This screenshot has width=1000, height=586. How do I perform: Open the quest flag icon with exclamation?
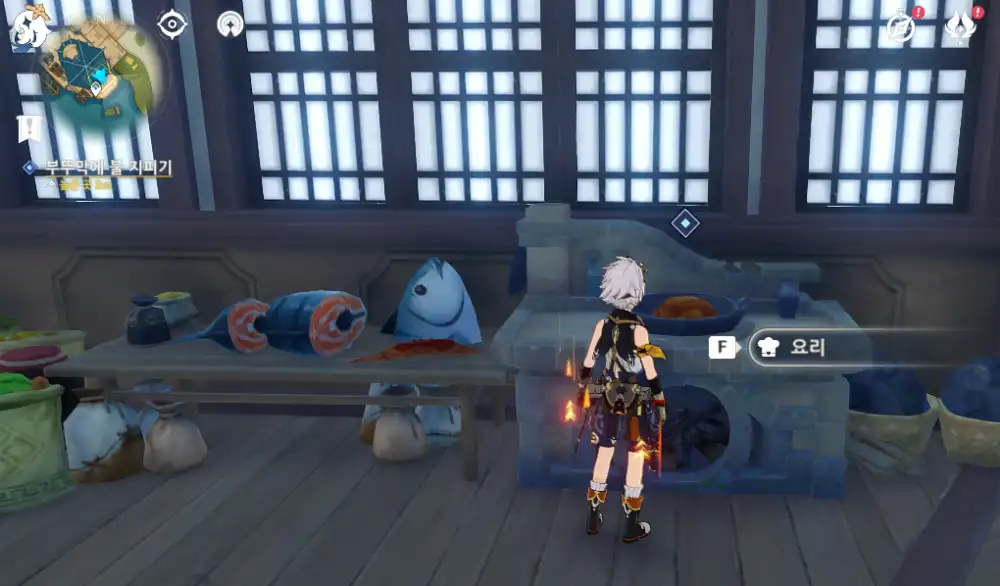28,128
